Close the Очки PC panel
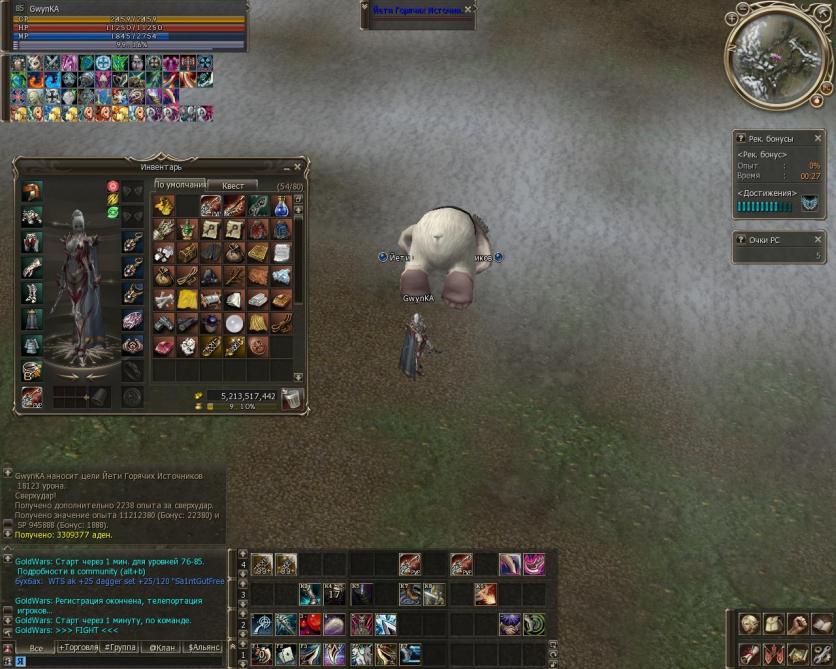836x669 pixels. pos(817,240)
